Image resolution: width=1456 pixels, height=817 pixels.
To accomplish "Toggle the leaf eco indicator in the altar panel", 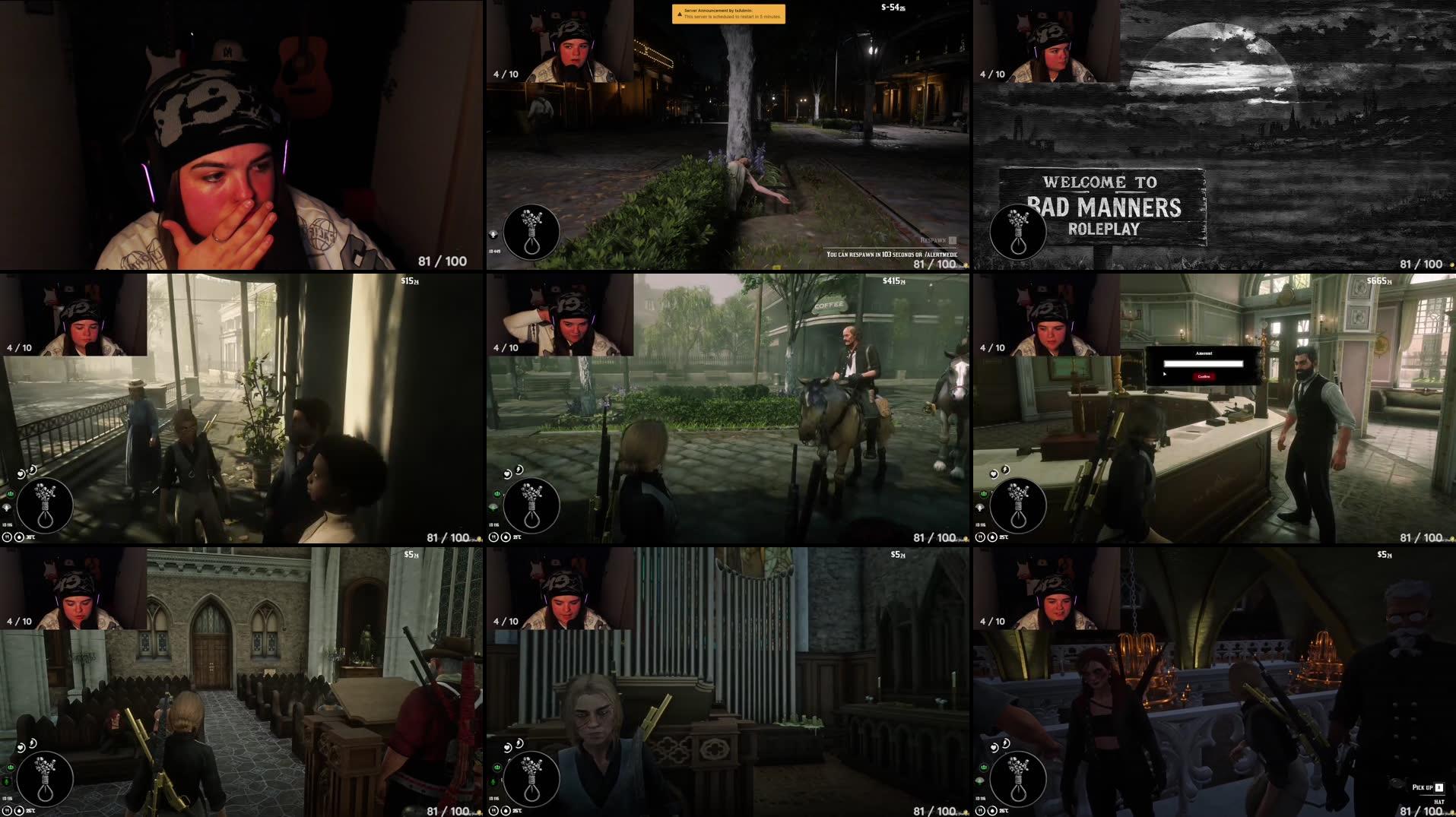I will tap(979, 781).
